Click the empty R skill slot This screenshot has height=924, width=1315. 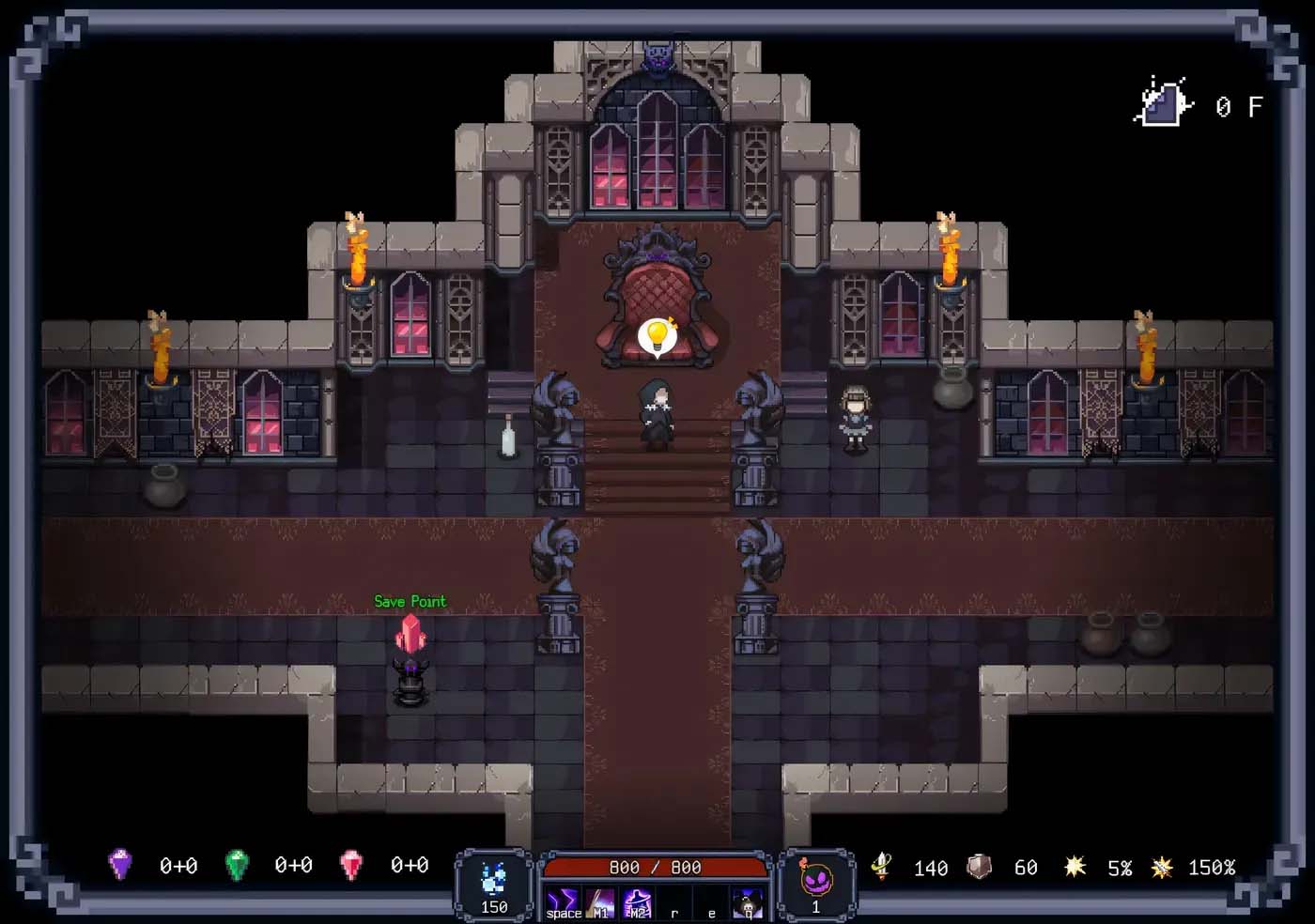point(674,903)
